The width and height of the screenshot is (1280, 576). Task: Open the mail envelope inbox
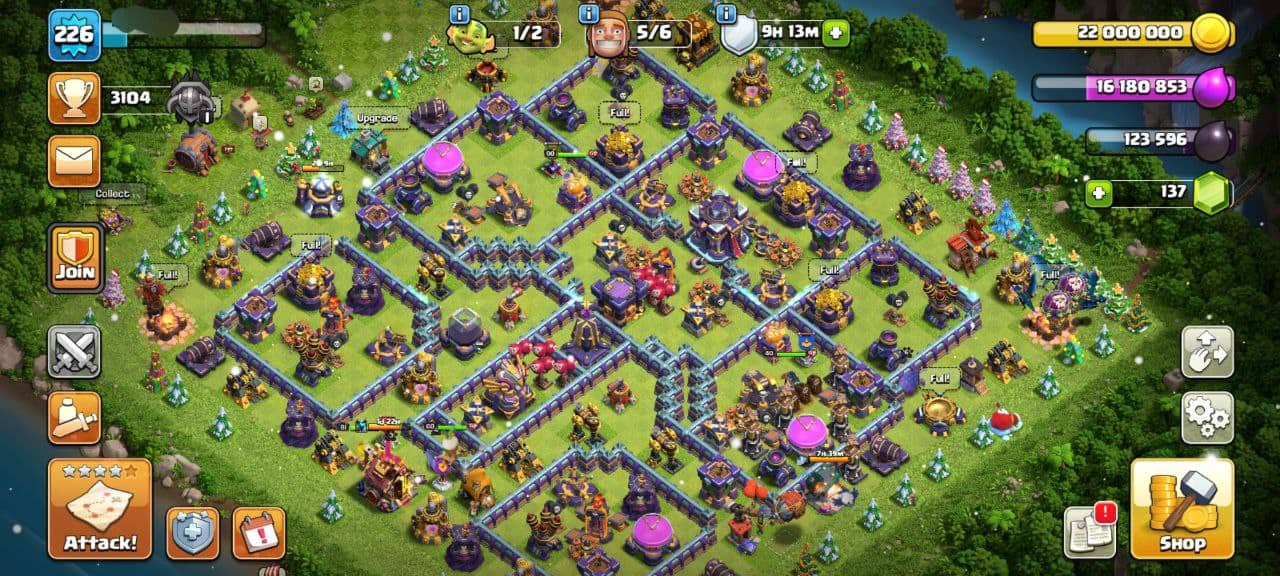(x=75, y=161)
